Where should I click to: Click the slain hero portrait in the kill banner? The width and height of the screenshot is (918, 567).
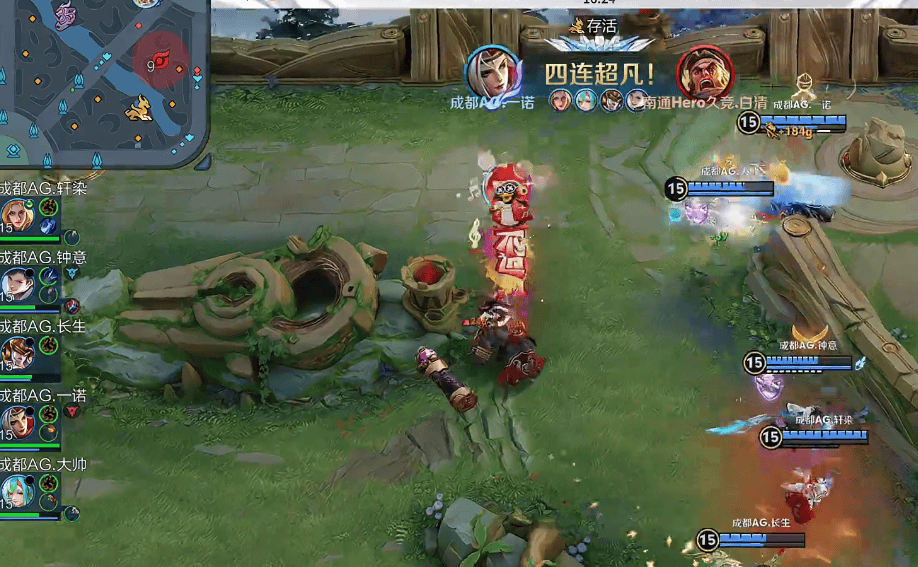tap(705, 71)
